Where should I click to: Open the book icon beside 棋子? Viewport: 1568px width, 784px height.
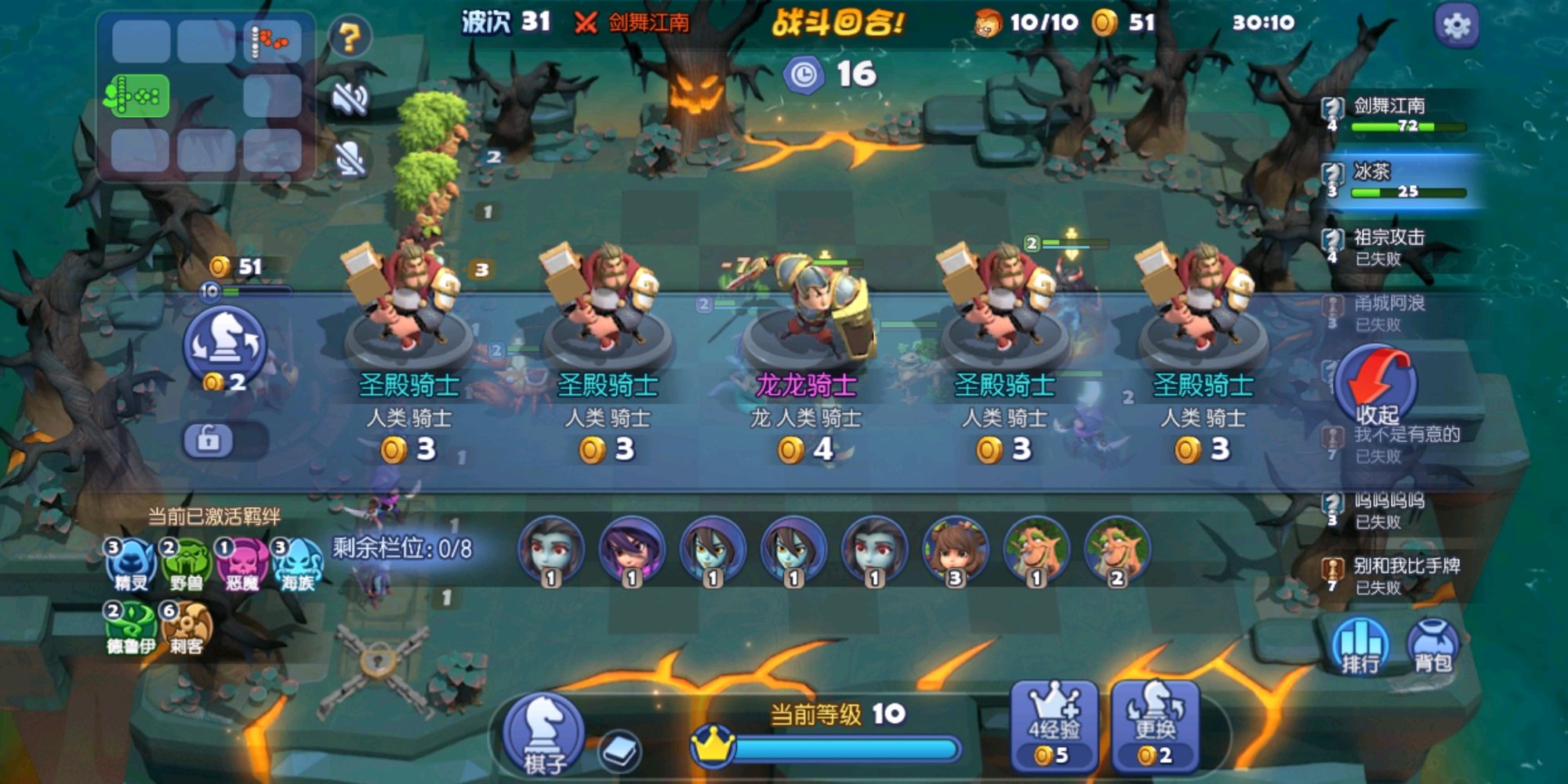(620, 752)
